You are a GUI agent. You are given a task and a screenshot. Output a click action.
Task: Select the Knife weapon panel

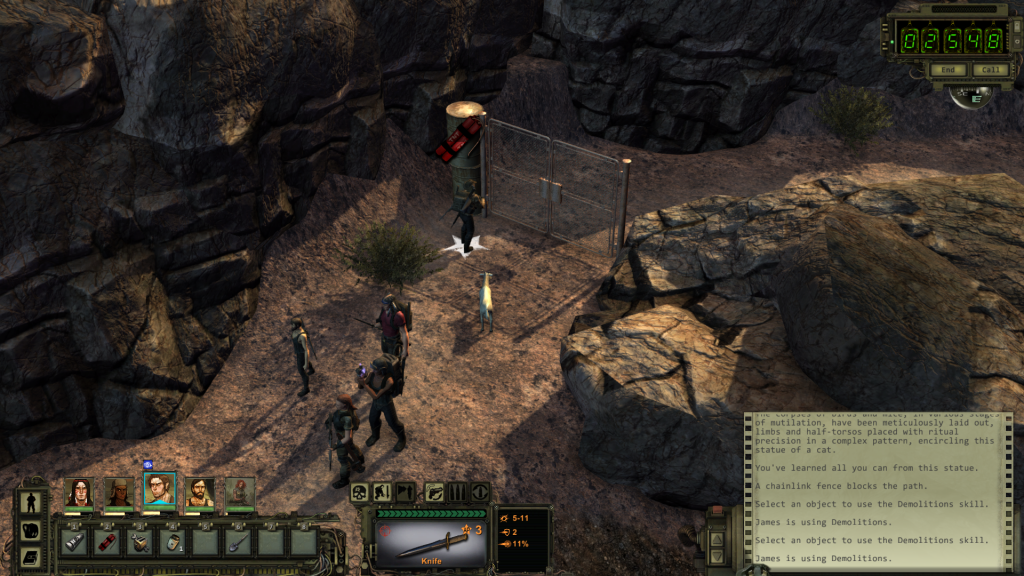[431, 540]
